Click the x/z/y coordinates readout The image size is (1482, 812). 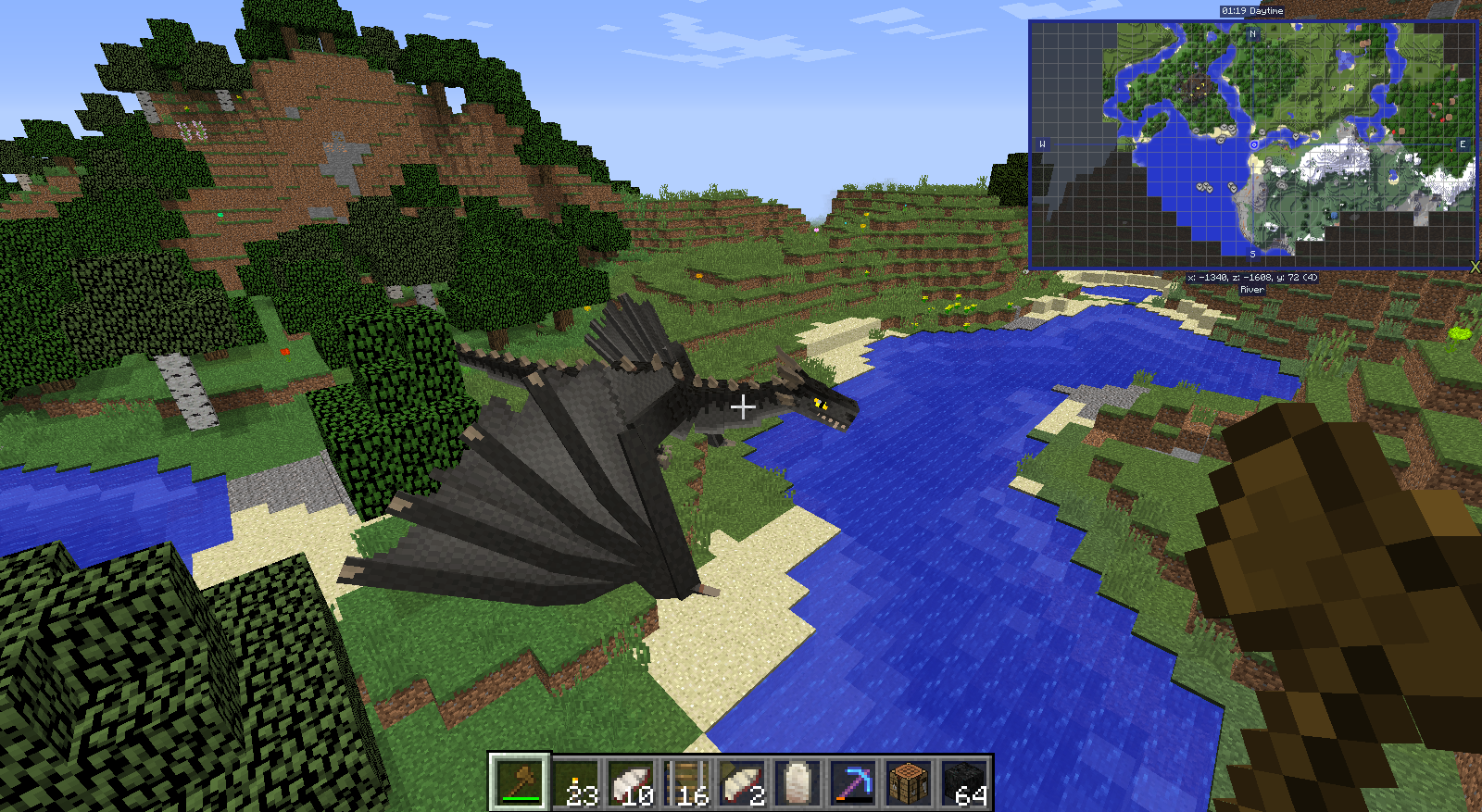pyautogui.click(x=1253, y=278)
